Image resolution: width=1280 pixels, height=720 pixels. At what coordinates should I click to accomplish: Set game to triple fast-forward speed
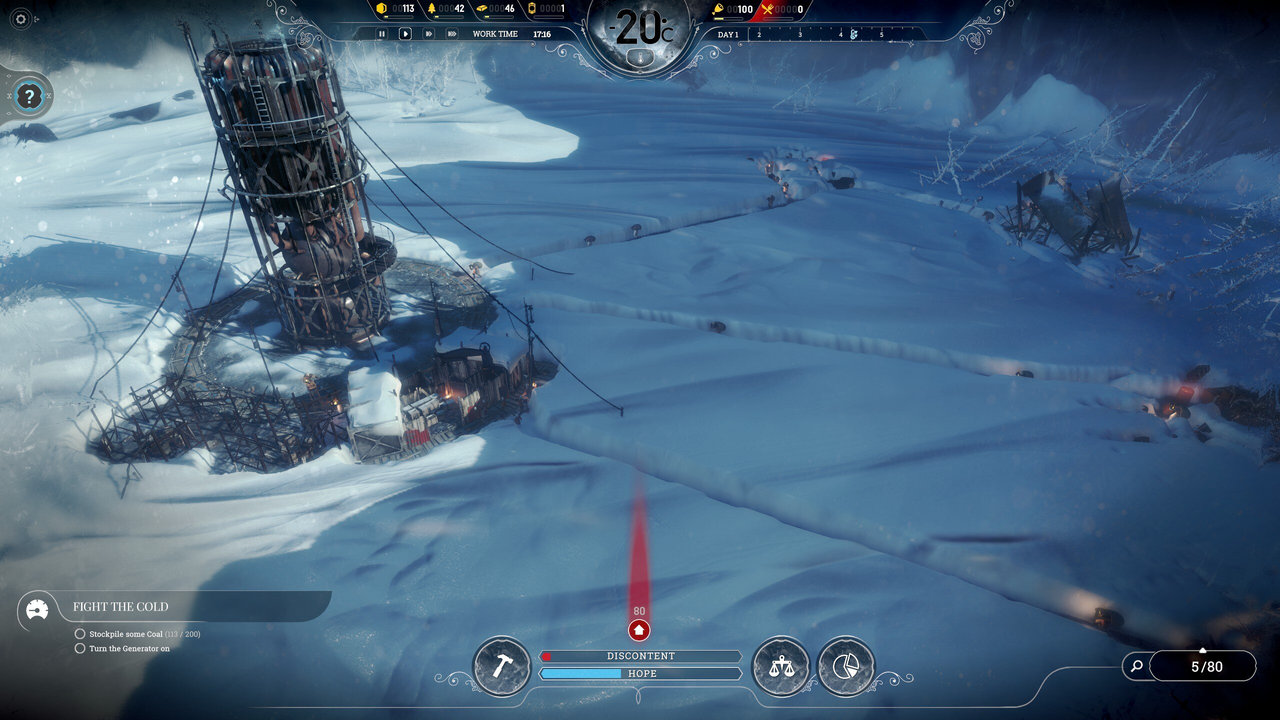[452, 34]
